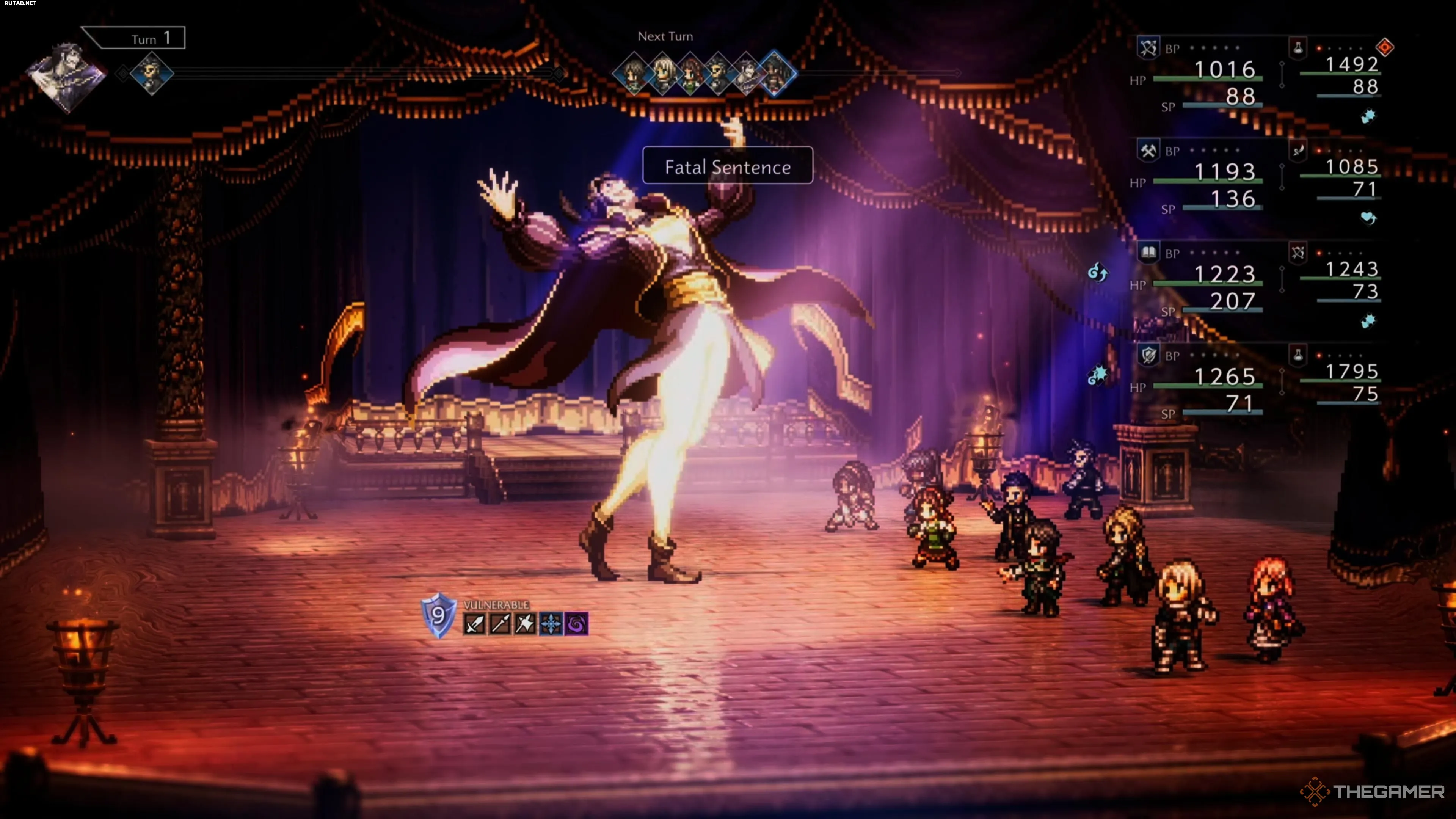
Task: Choose the bow job icon beside 1243 HP
Action: [x=1298, y=253]
